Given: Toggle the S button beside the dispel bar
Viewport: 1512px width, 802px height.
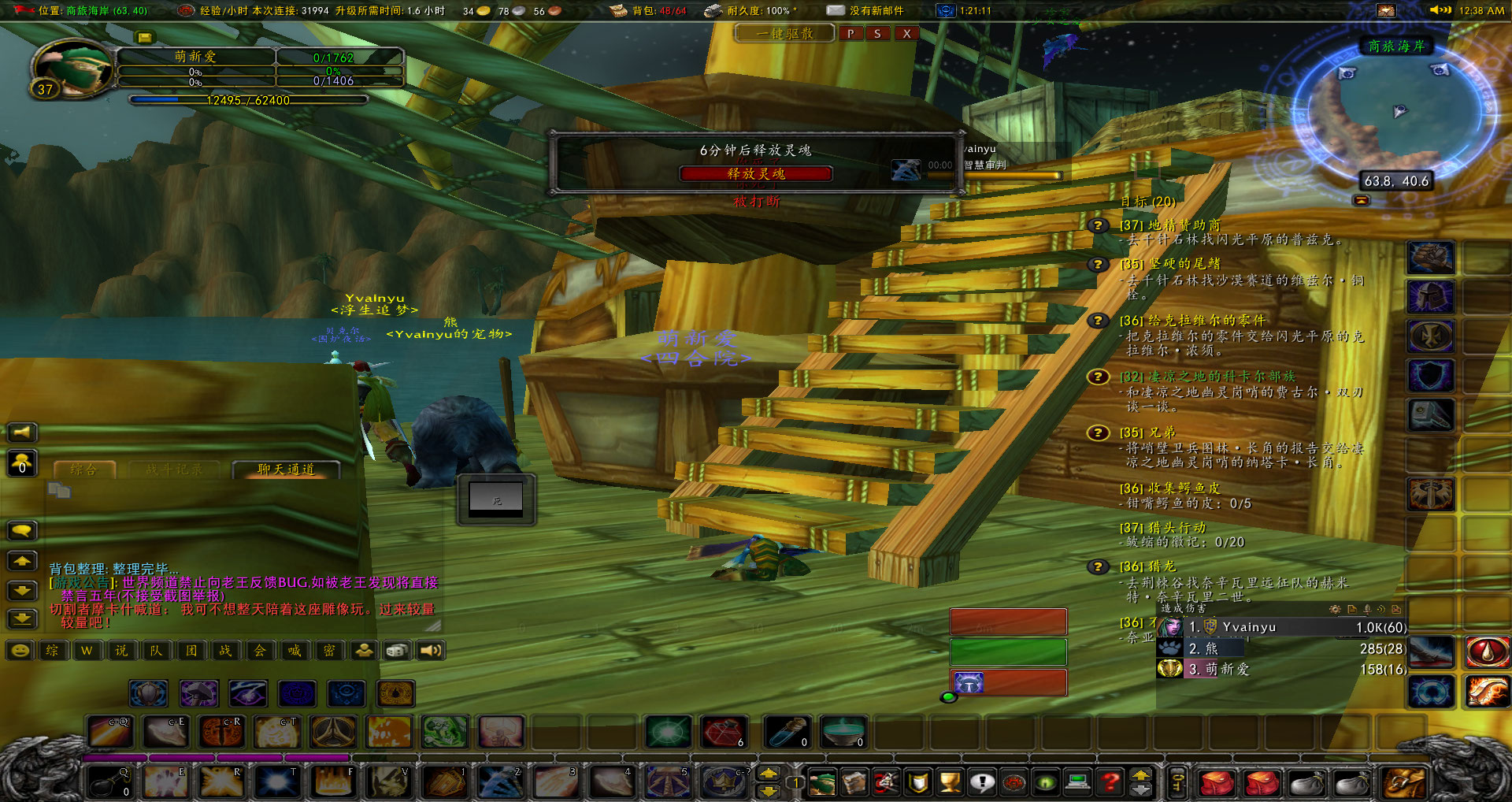Looking at the screenshot, I should (878, 34).
